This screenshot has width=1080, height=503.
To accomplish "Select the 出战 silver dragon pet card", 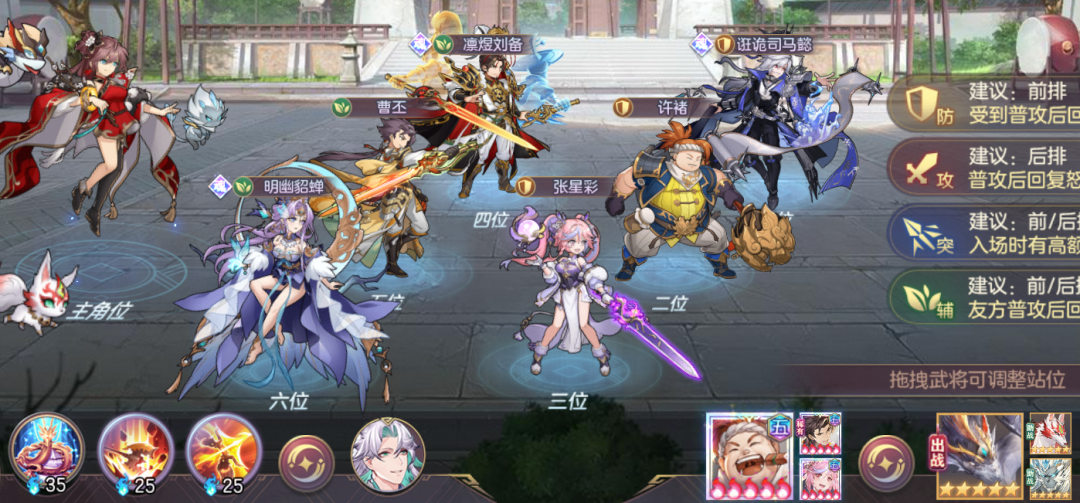I will [979, 456].
